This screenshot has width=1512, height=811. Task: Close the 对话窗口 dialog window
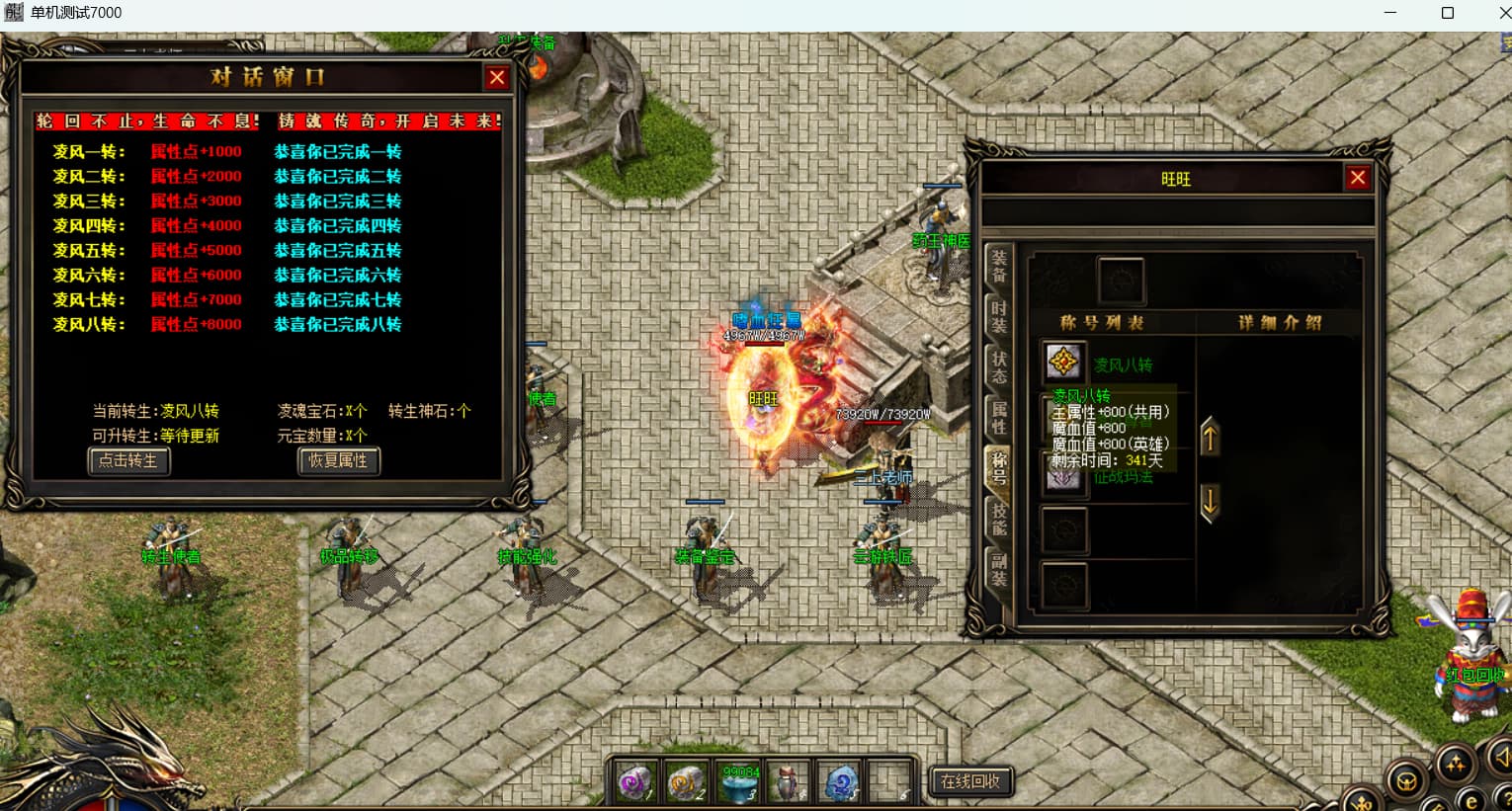click(x=497, y=78)
